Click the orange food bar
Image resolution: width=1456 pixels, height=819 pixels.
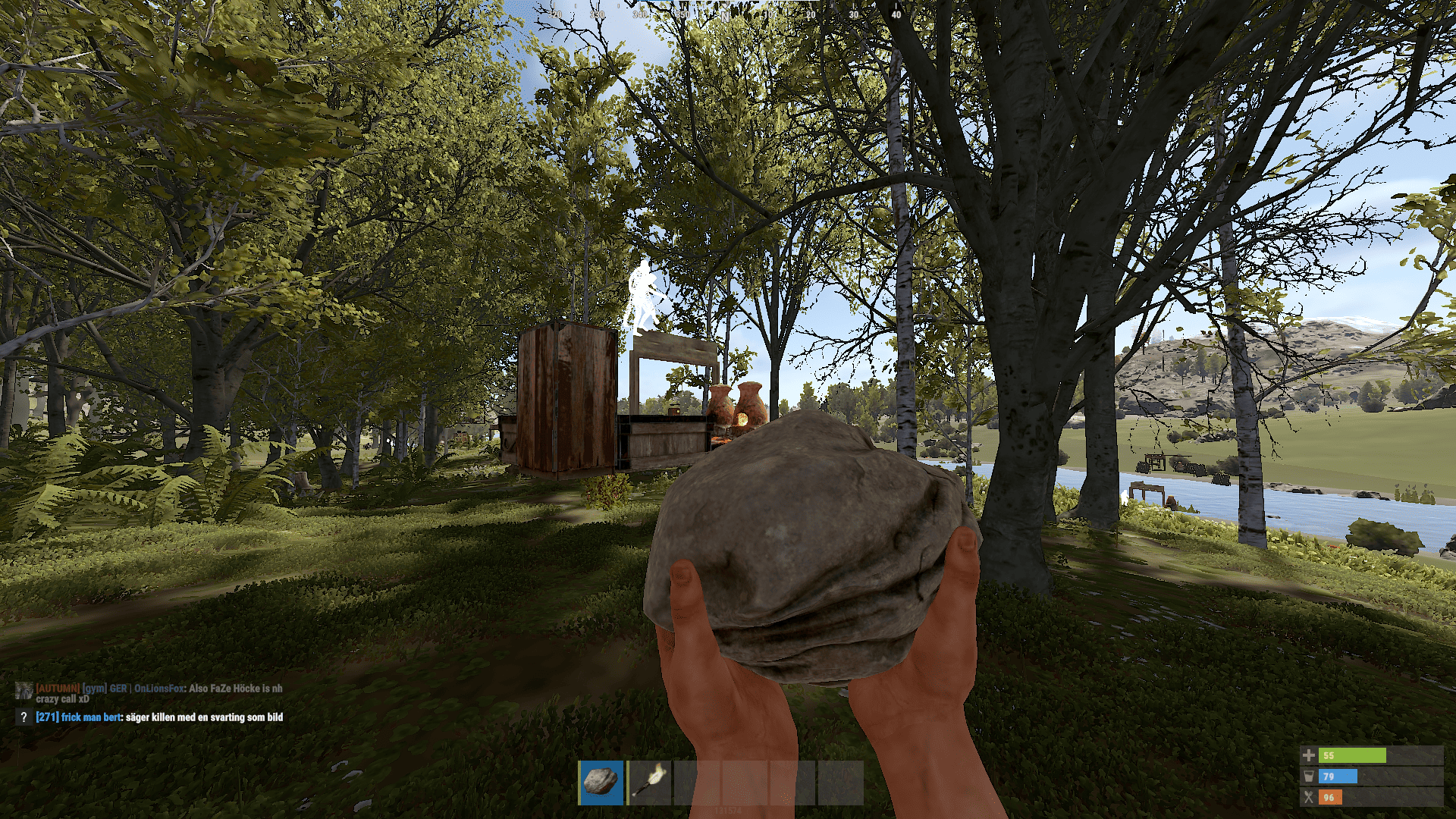pyautogui.click(x=1330, y=796)
